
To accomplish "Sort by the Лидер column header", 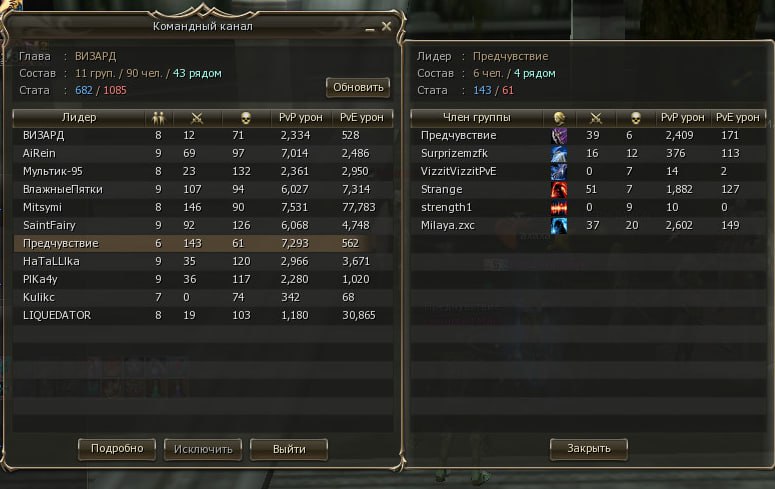I will pos(79,117).
